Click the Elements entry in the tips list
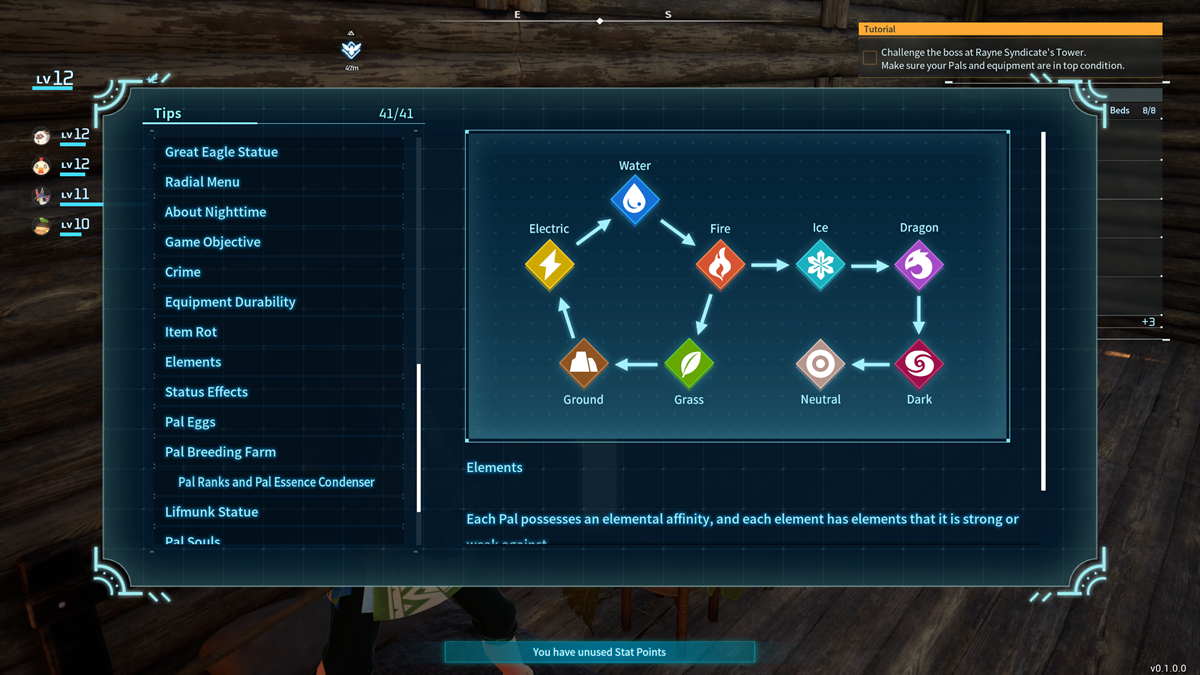Viewport: 1200px width, 675px height. (x=193, y=362)
